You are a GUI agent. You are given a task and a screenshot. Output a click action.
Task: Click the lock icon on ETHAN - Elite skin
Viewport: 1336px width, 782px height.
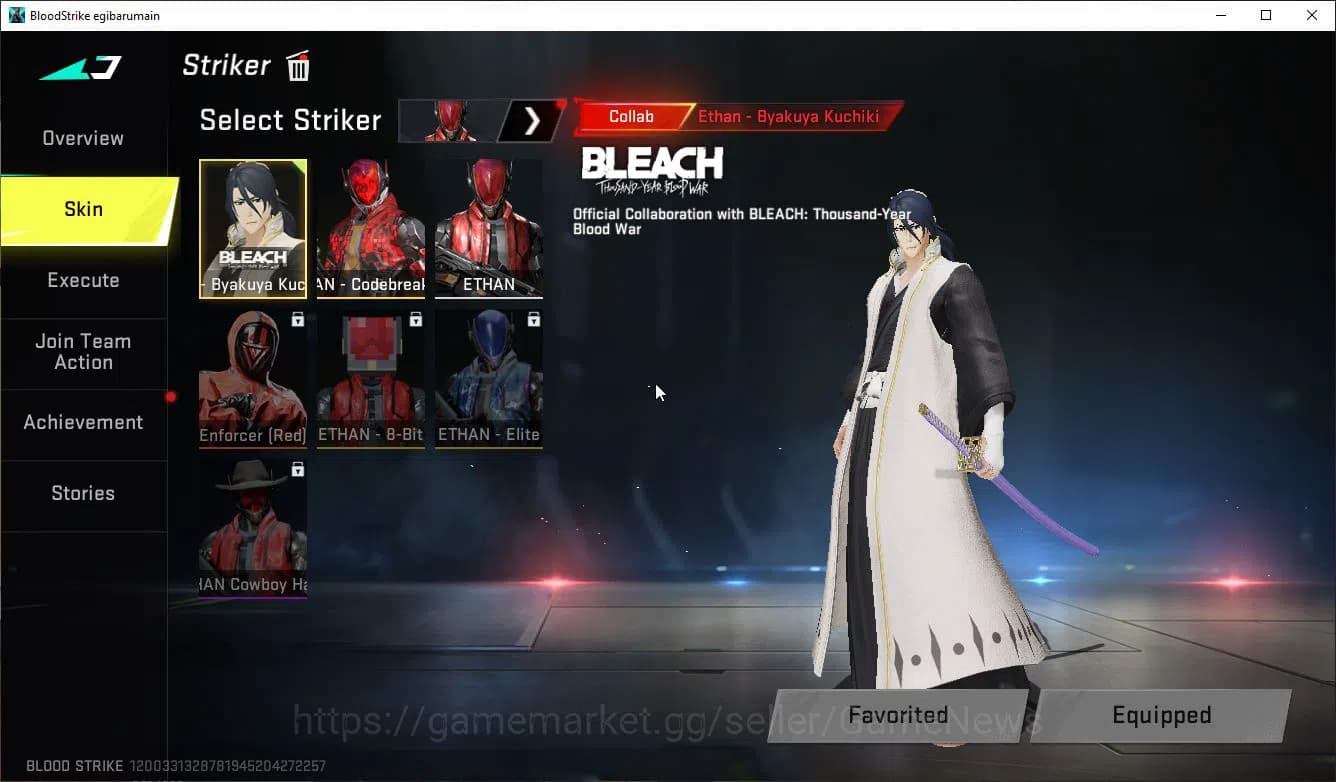[532, 318]
